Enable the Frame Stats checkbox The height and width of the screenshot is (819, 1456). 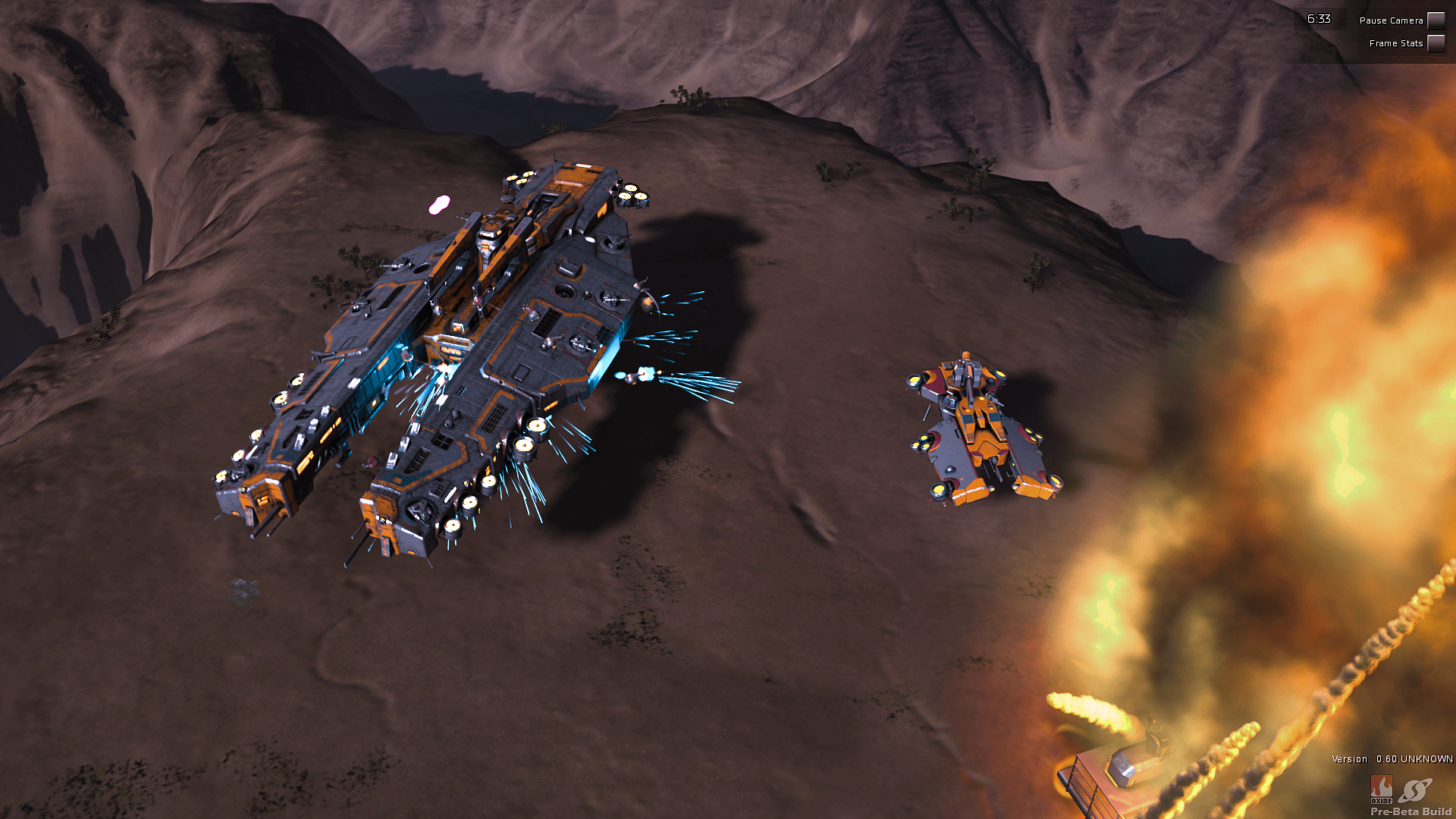click(x=1436, y=43)
